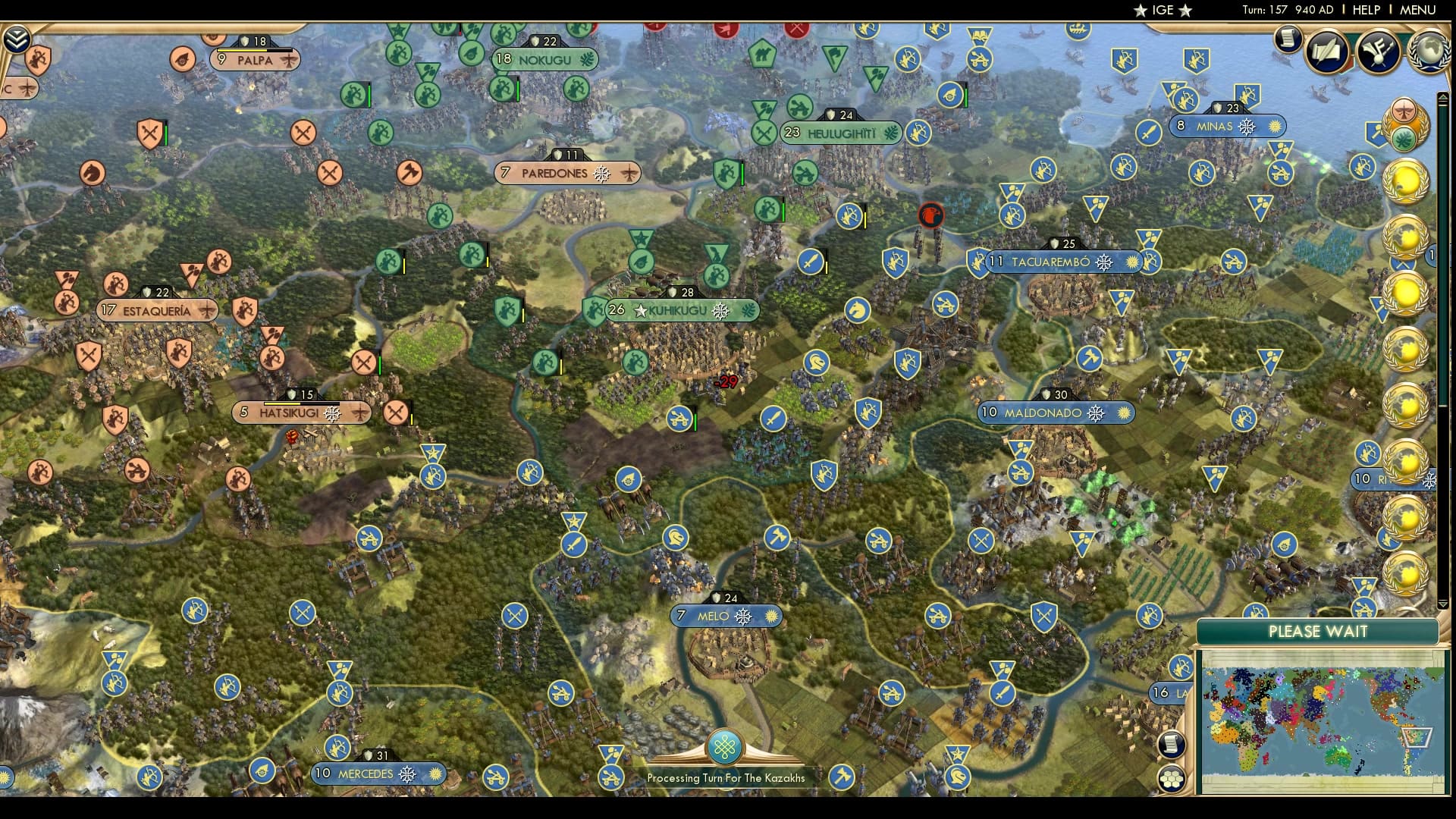The height and width of the screenshot is (819, 1456).
Task: Click the topmost golden laurel notification medal
Action: [1404, 180]
